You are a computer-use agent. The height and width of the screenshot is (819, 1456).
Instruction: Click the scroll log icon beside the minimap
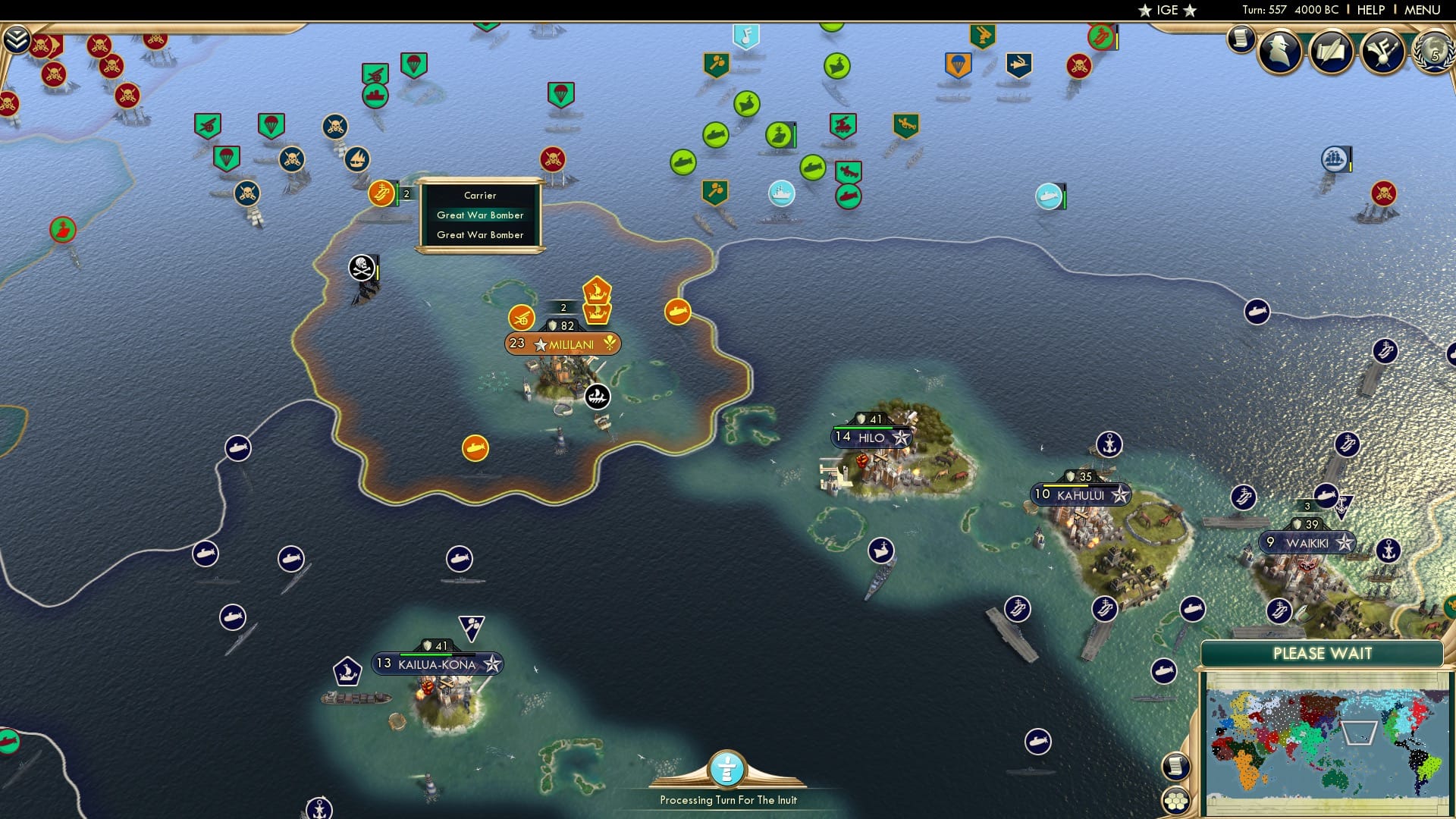1176,767
